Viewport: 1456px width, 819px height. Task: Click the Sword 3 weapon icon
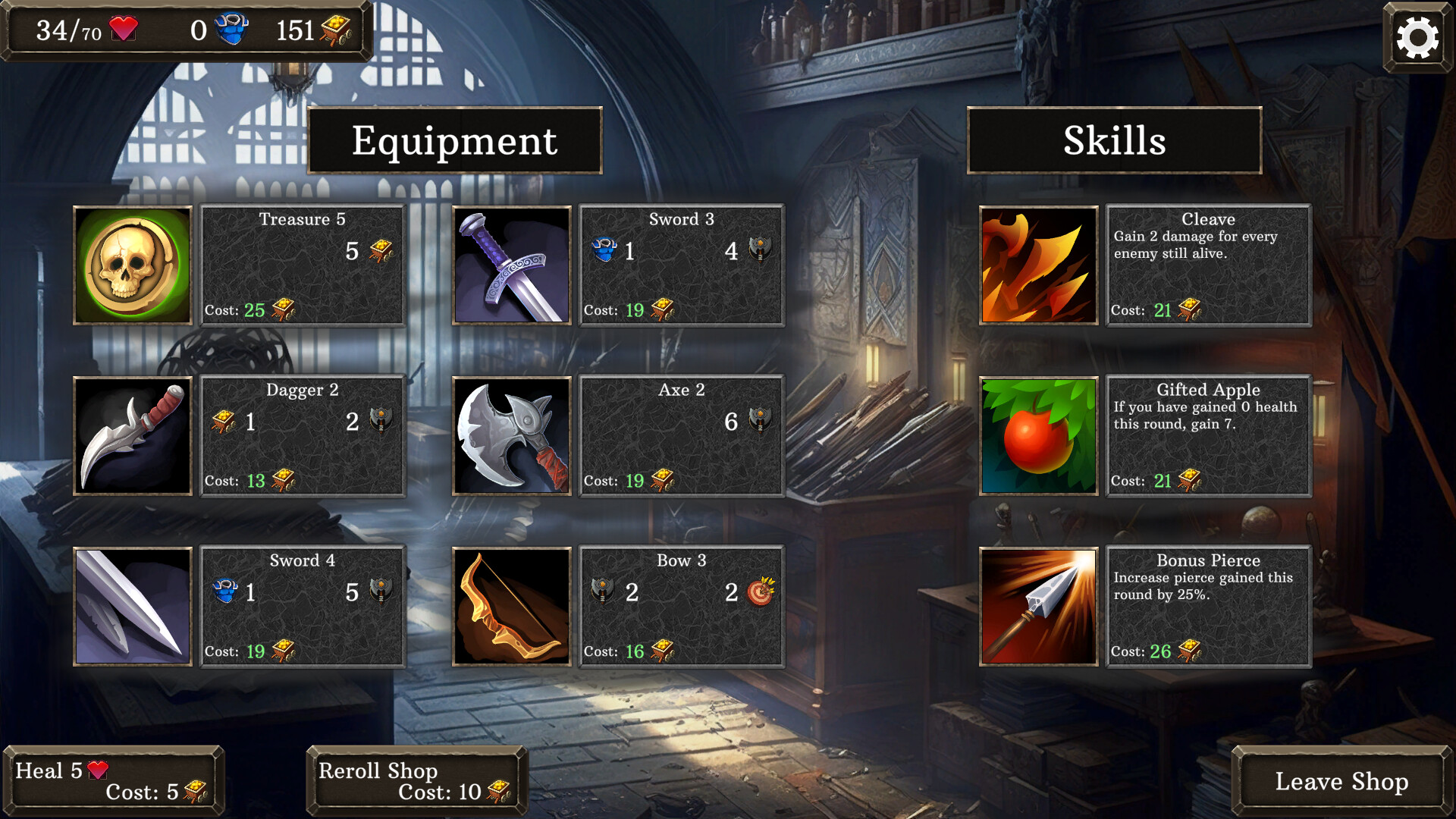(511, 265)
